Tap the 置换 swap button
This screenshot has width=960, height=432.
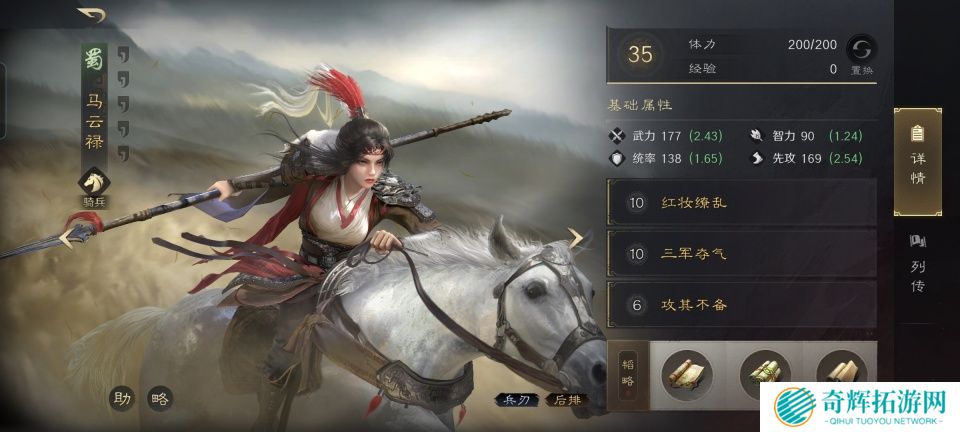(860, 53)
